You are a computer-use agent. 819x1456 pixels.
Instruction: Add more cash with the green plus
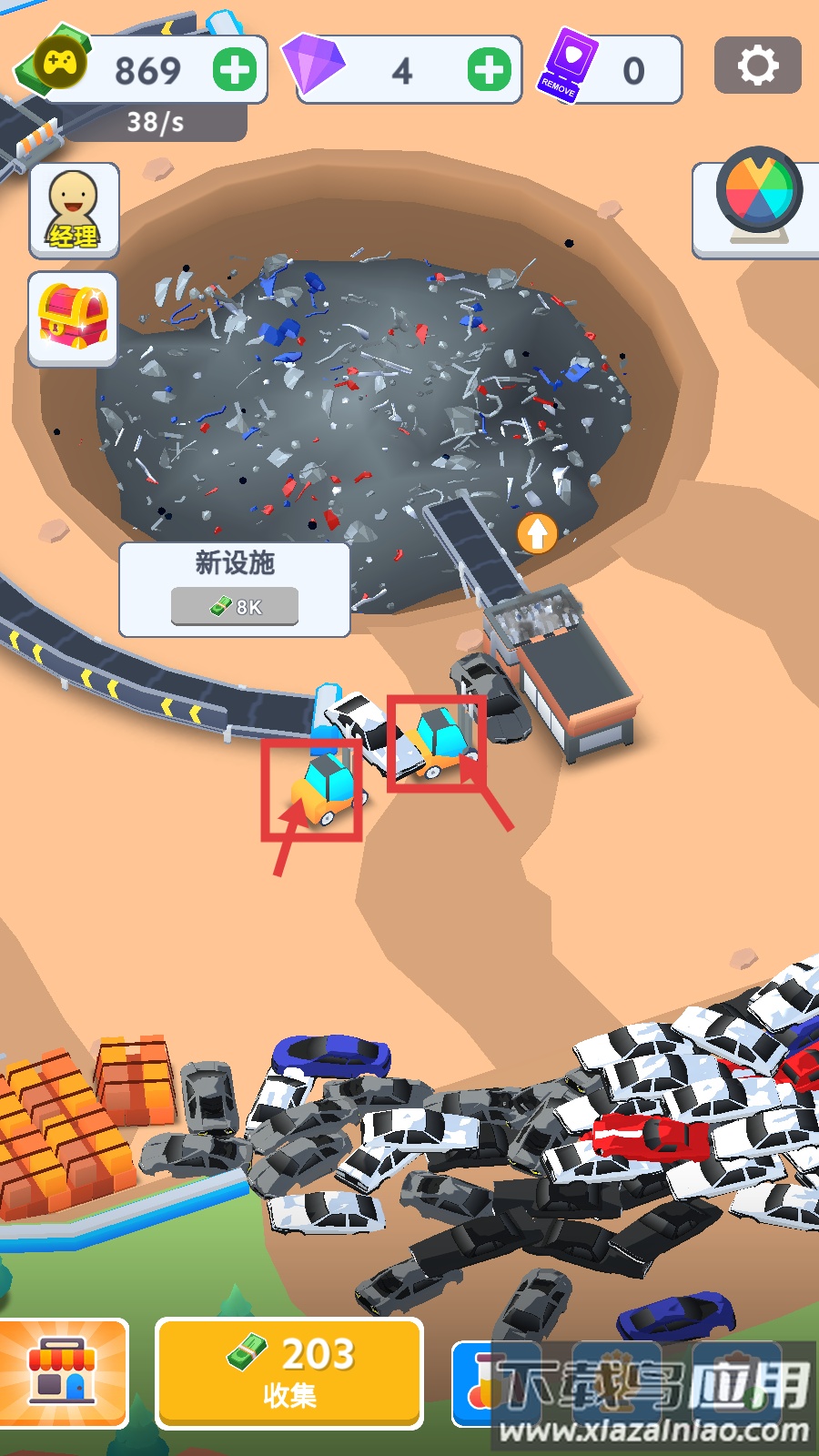tap(235, 70)
